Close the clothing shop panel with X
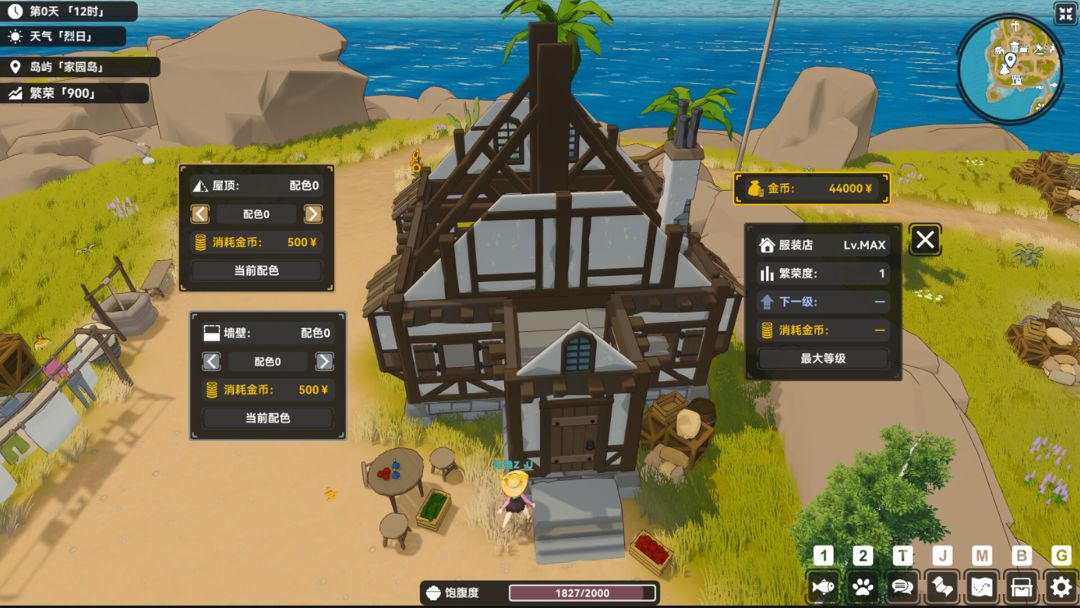 click(925, 240)
